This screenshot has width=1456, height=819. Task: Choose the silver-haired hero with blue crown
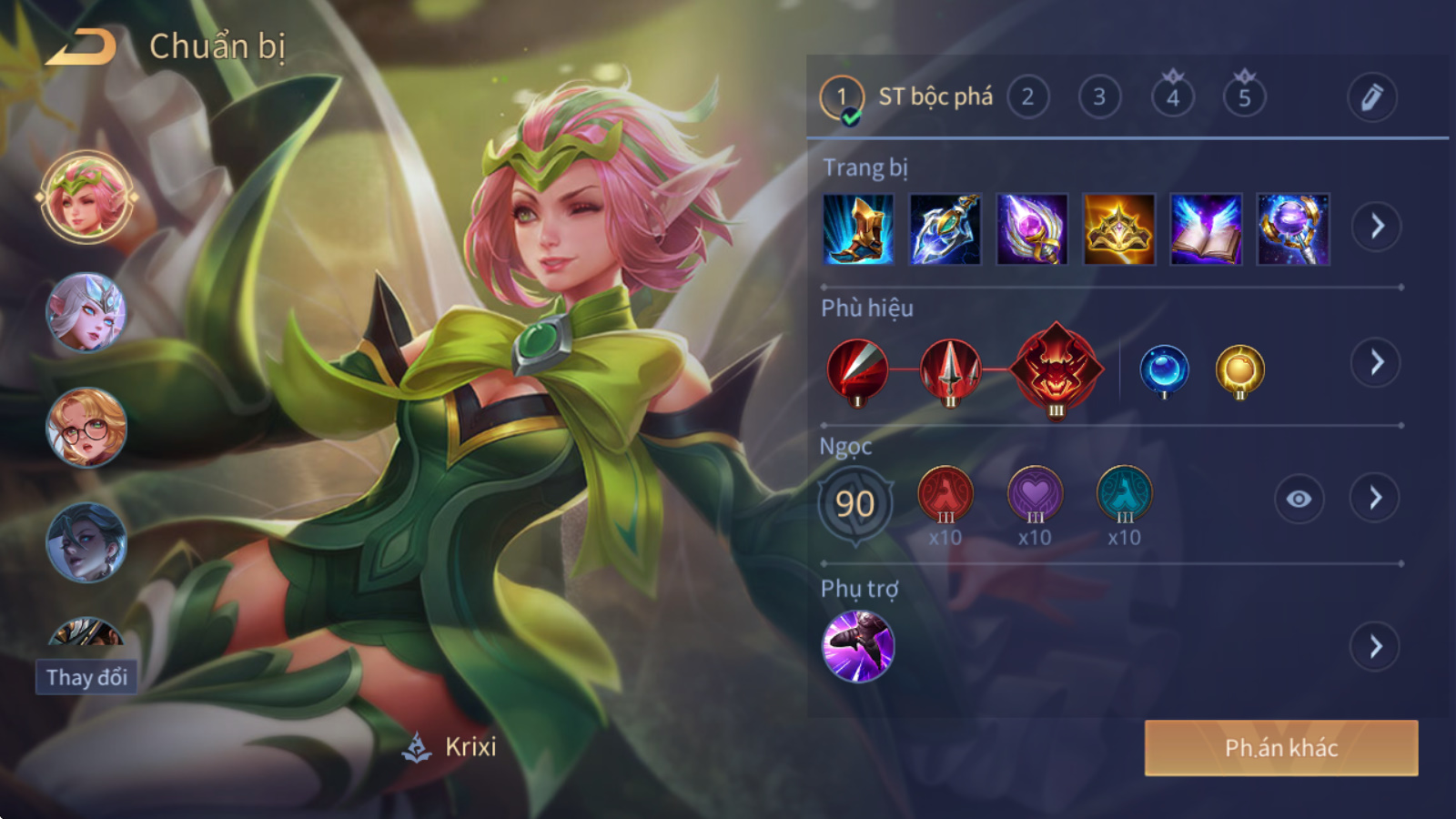(x=86, y=312)
